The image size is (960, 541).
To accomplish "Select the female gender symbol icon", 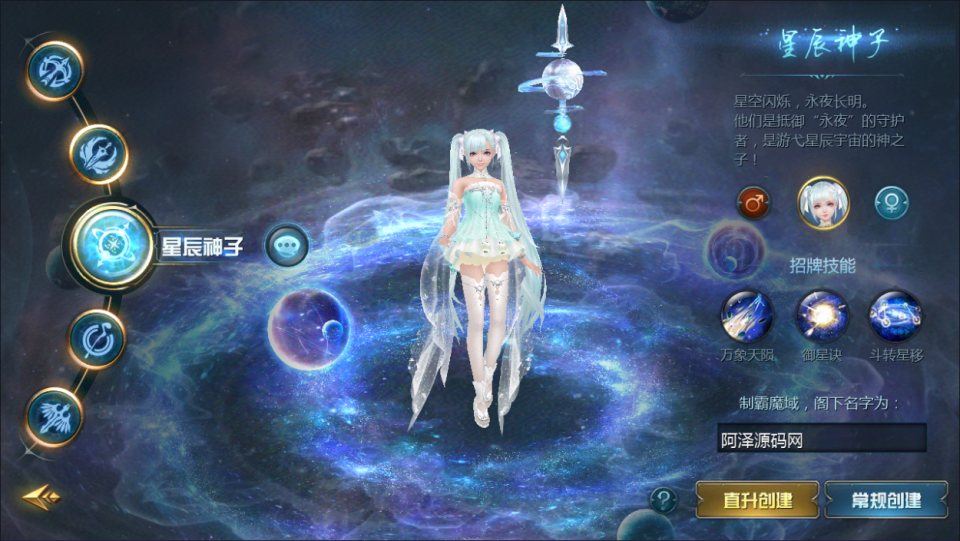I will [892, 203].
